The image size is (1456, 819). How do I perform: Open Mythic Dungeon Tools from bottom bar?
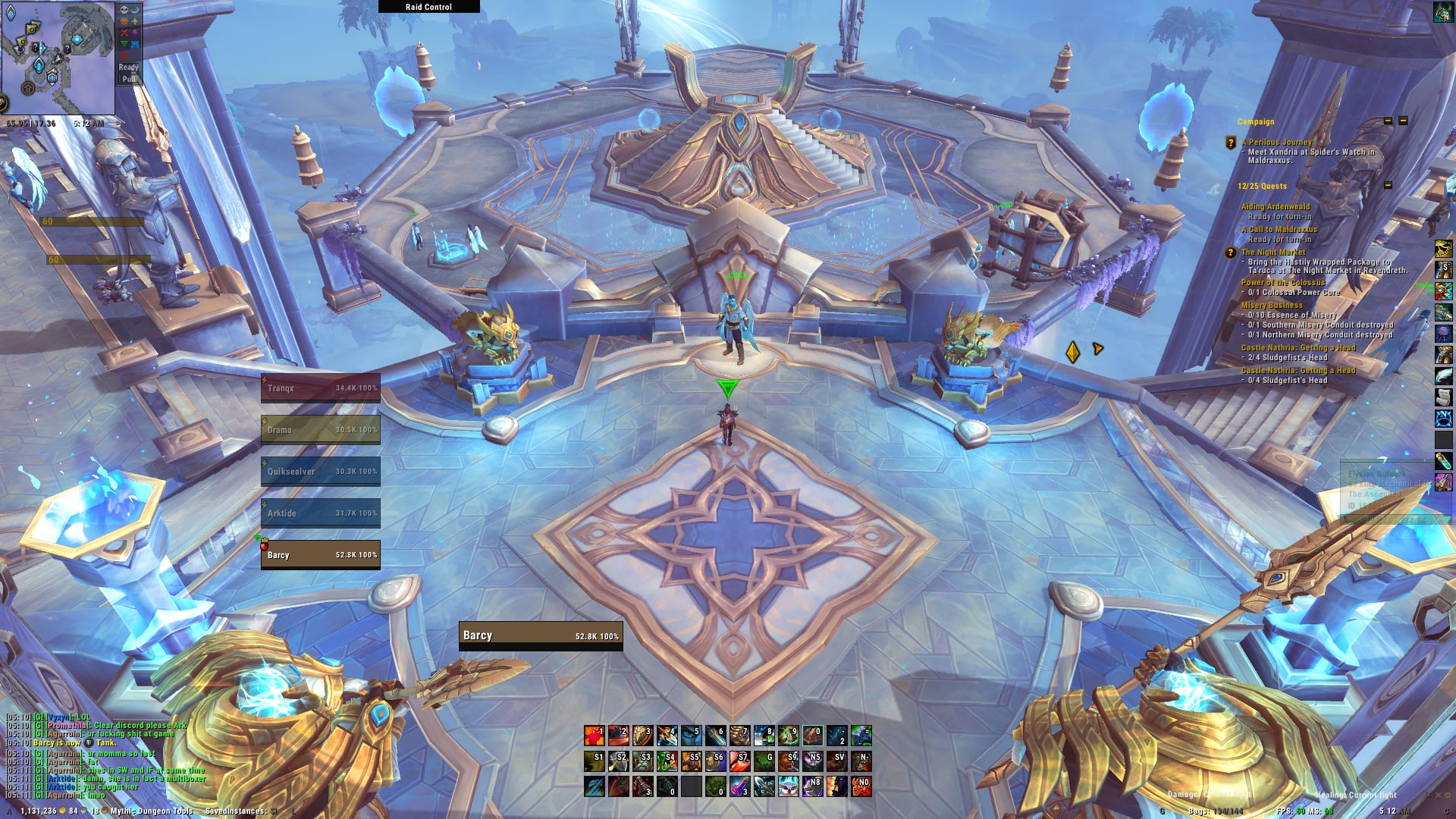click(152, 811)
